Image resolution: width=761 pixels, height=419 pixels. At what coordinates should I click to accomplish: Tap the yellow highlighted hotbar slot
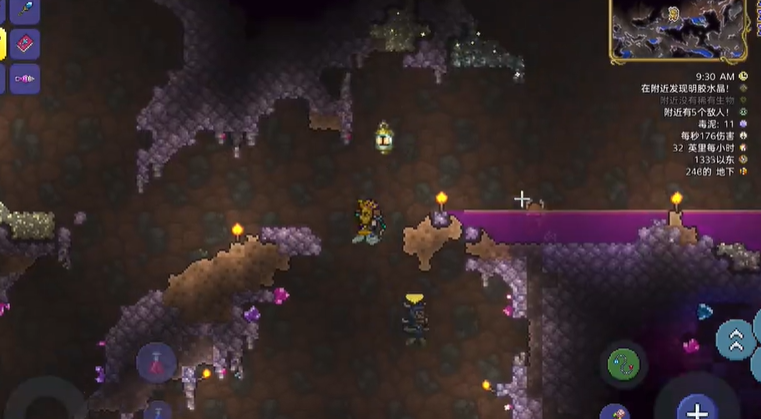(x=3, y=43)
